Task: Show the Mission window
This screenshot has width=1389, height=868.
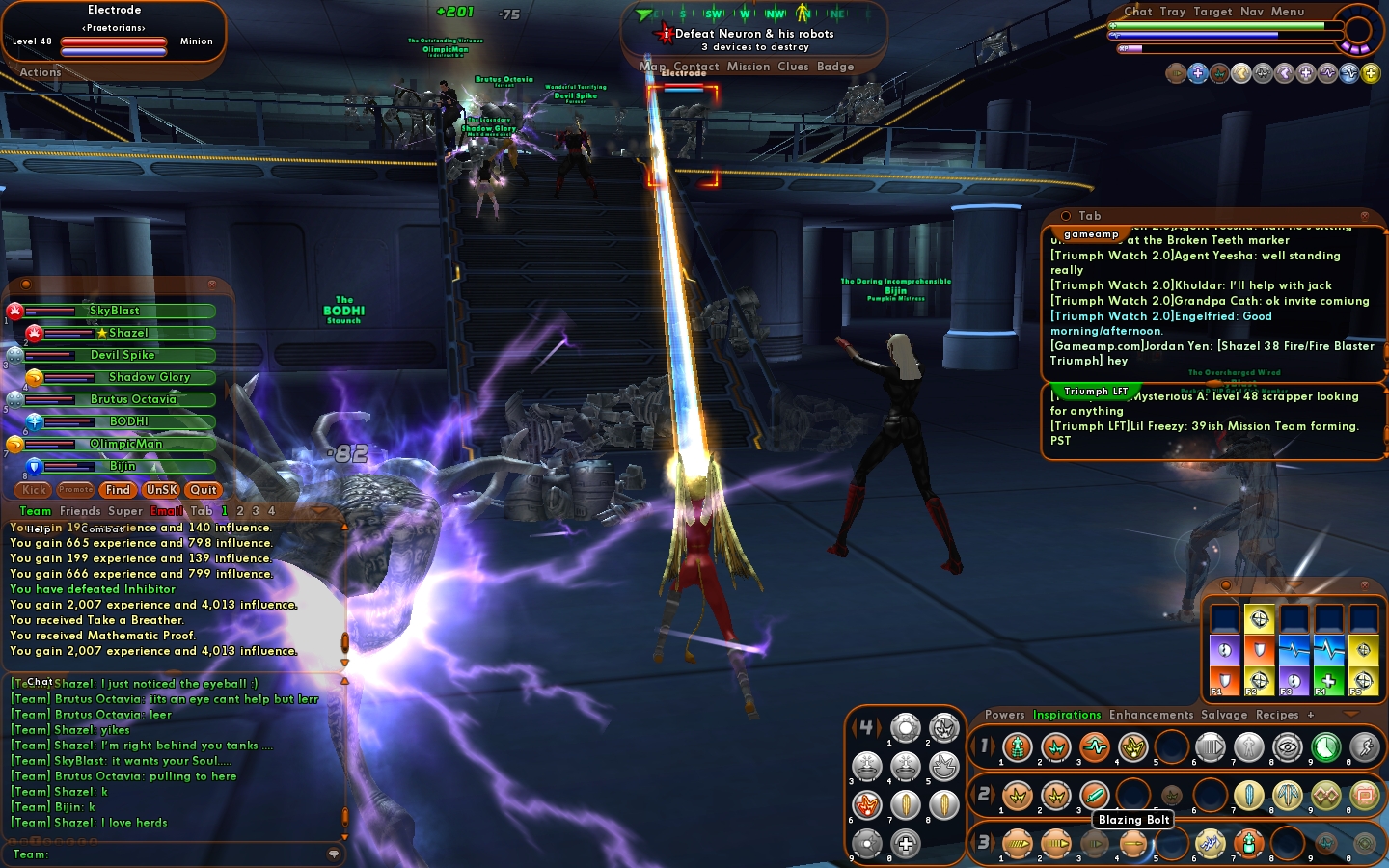Action: point(749,67)
